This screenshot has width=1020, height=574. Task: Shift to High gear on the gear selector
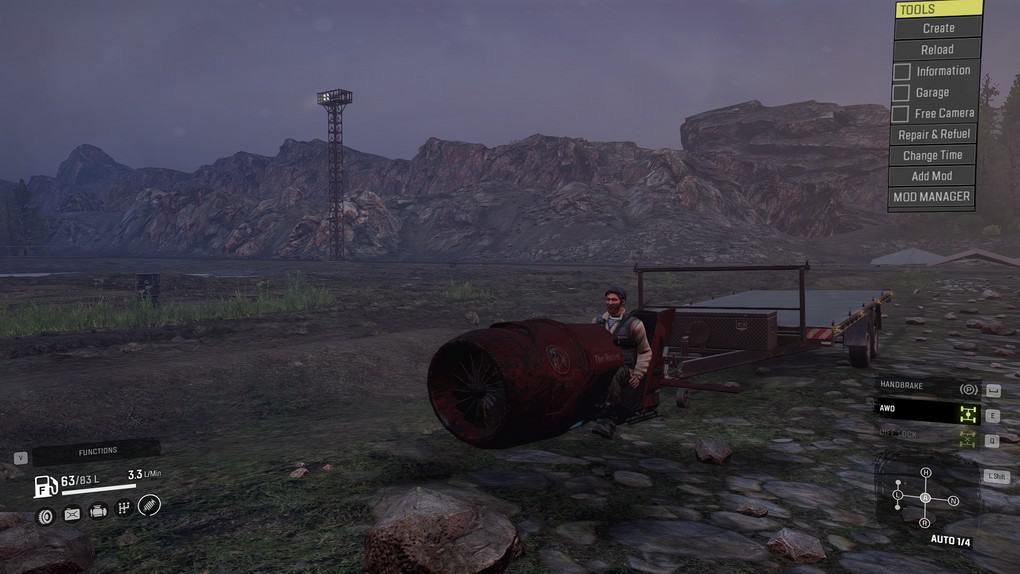click(x=925, y=472)
